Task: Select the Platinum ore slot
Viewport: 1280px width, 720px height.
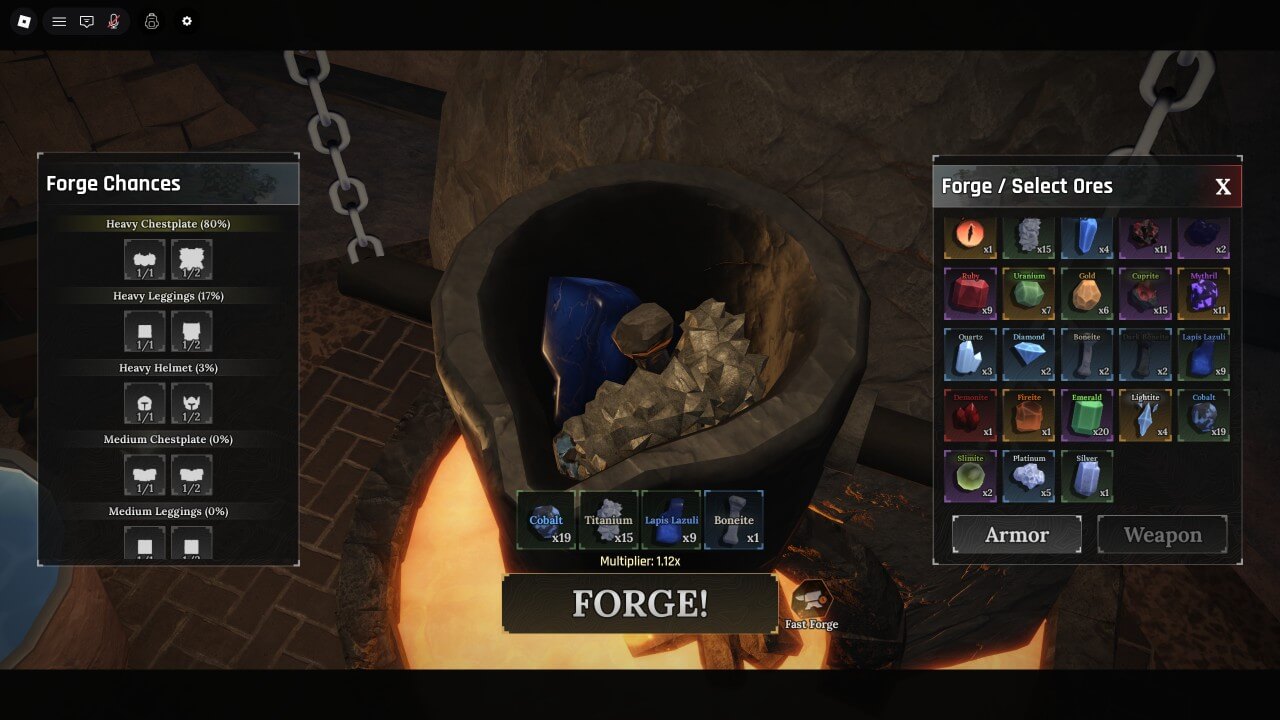Action: (x=1028, y=476)
